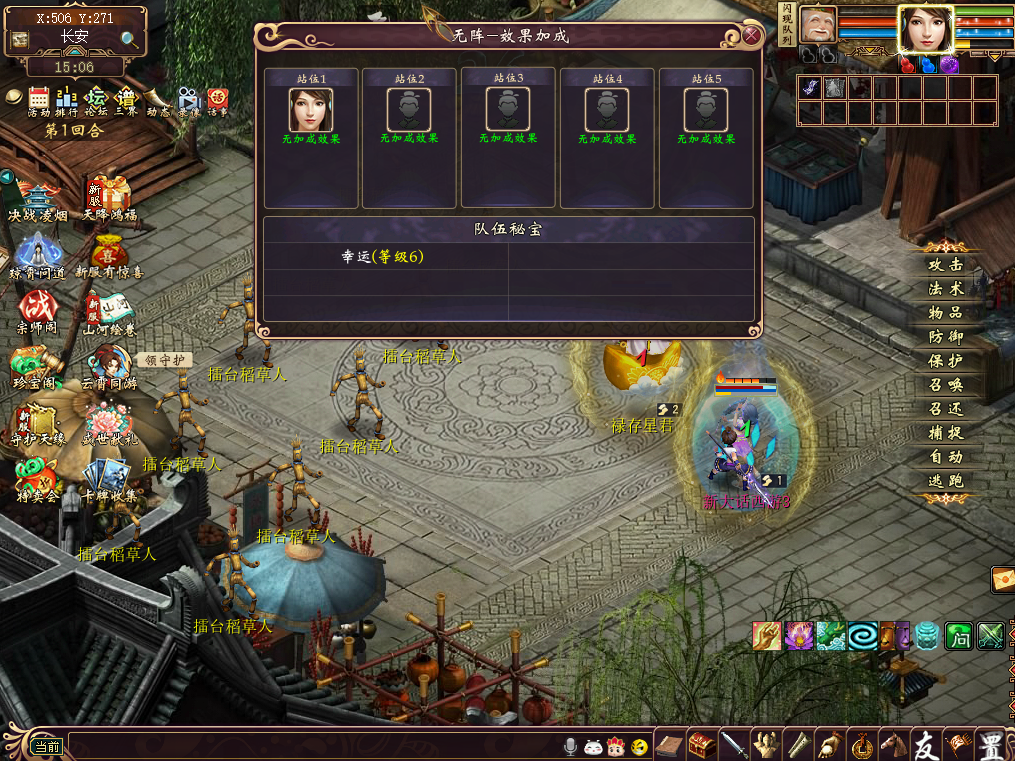1015x761 pixels.
Task: Toggle 自动 auto battle
Action: point(945,457)
